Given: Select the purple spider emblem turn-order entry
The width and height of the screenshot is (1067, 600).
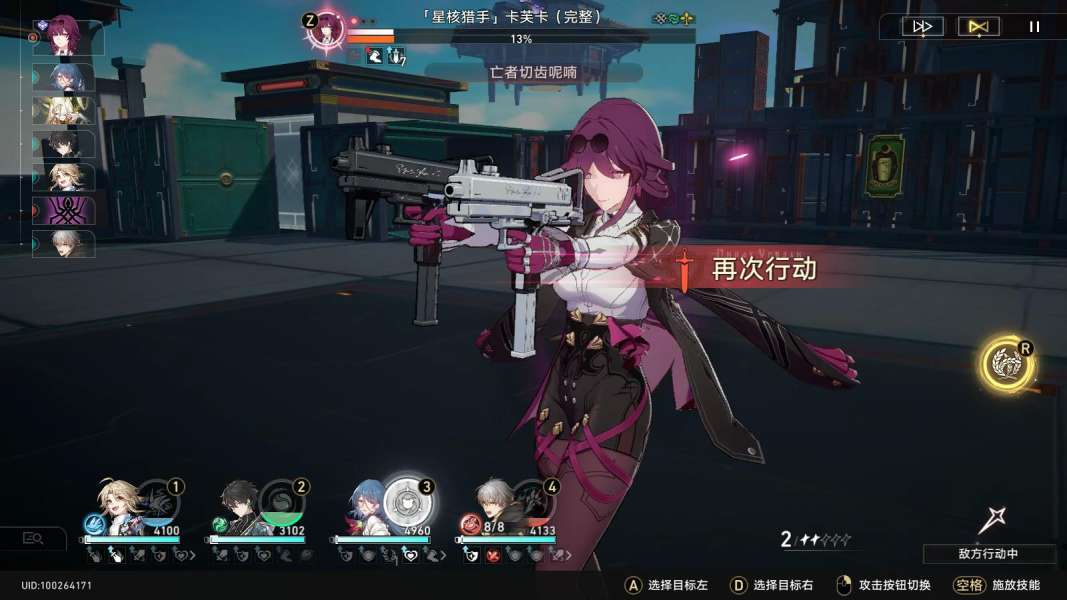Looking at the screenshot, I should [x=66, y=210].
